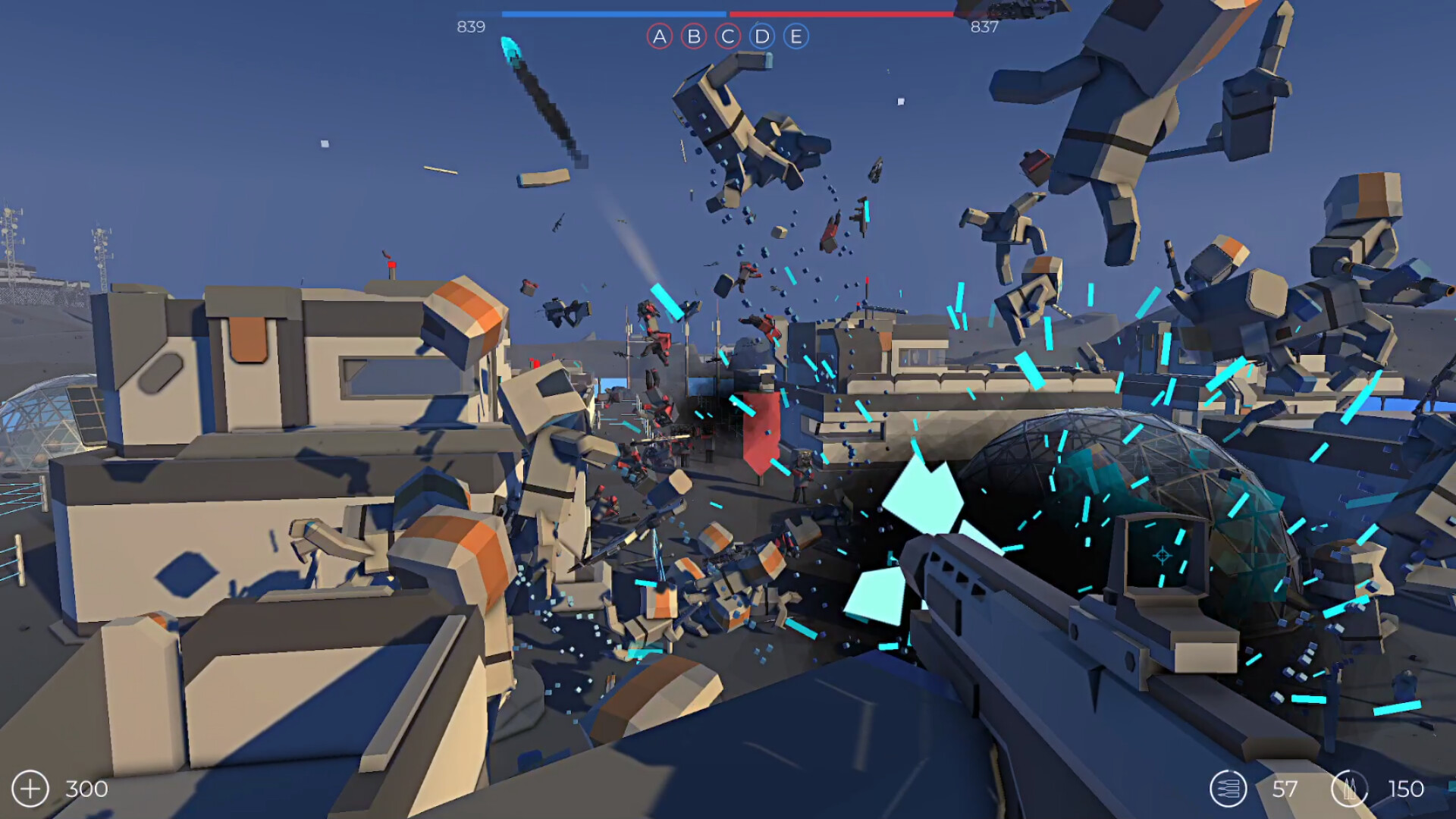This screenshot has width=1456, height=819.
Task: Click the red-rimmed circle of point A
Action: pos(659,35)
